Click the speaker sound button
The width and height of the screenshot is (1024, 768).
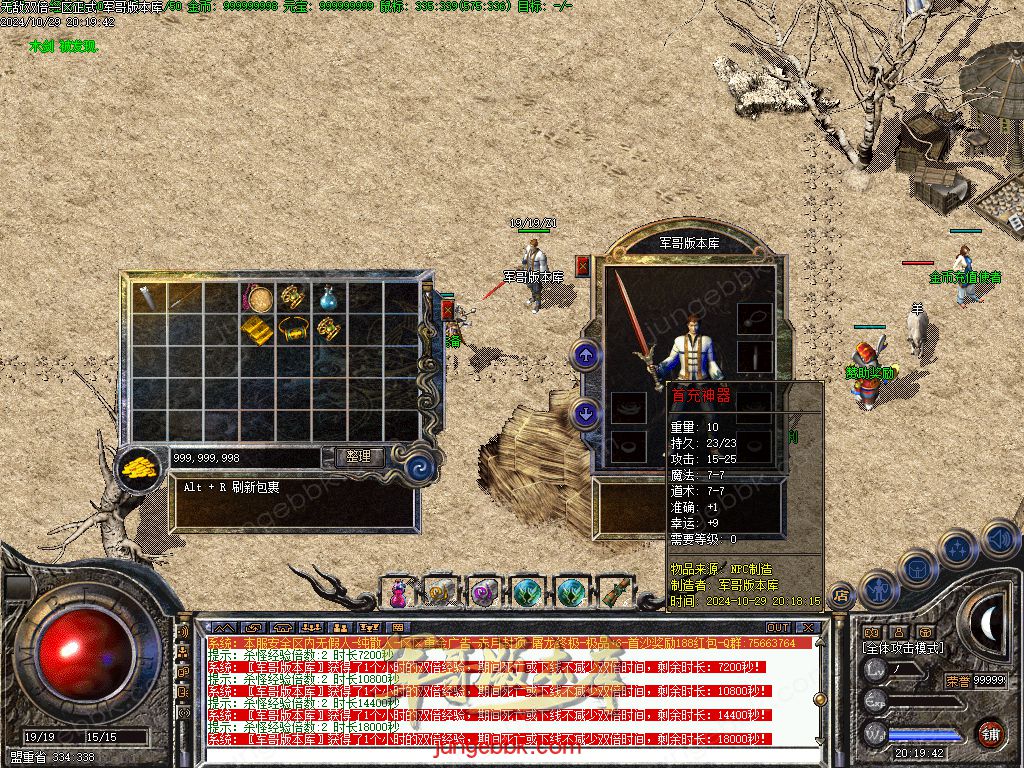coord(999,540)
